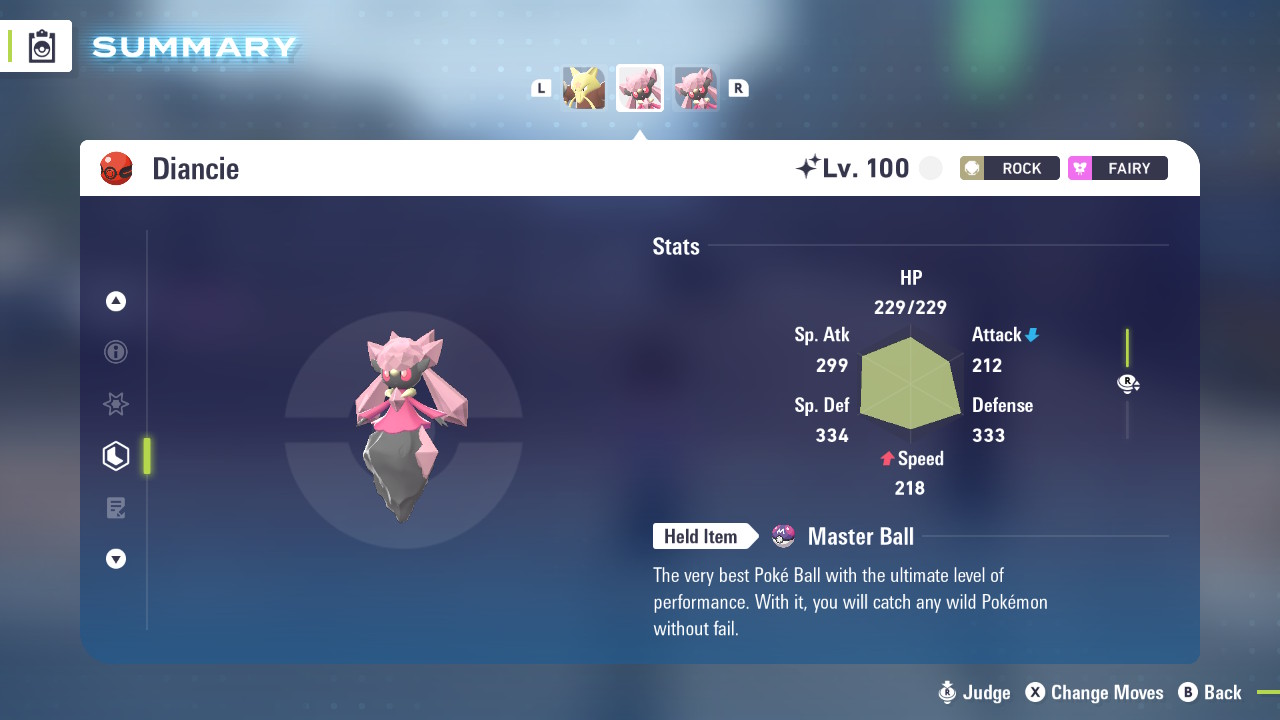This screenshot has height=720, width=1280.
Task: Click the L shoulder button indicator
Action: click(541, 88)
